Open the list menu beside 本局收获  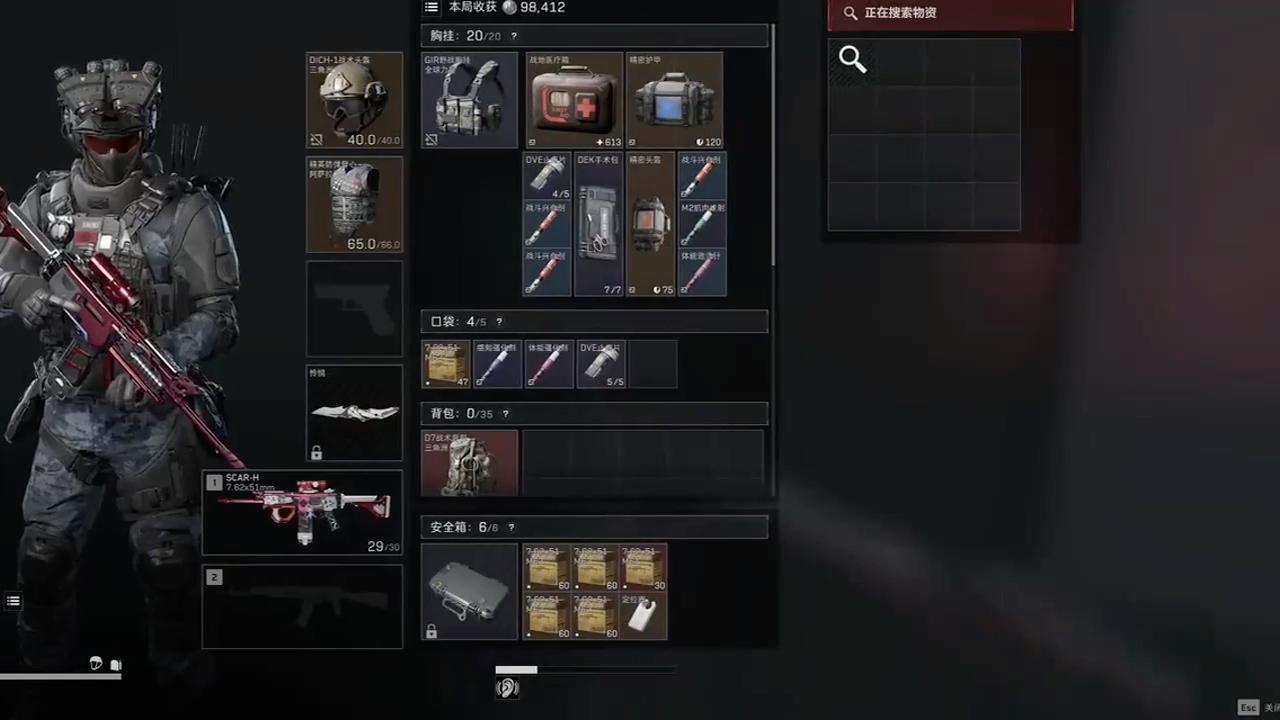(431, 7)
